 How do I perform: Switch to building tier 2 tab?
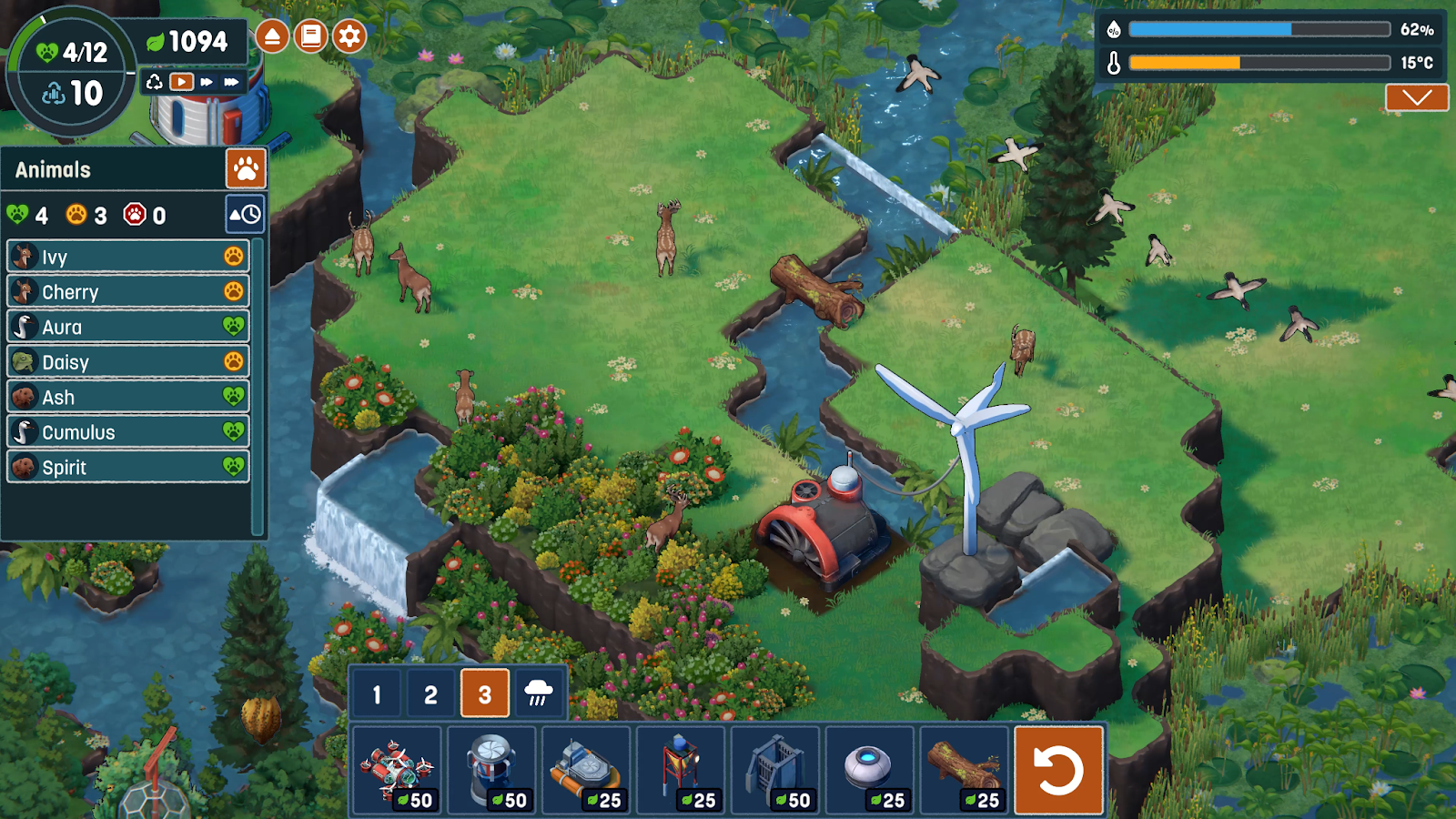coord(430,695)
